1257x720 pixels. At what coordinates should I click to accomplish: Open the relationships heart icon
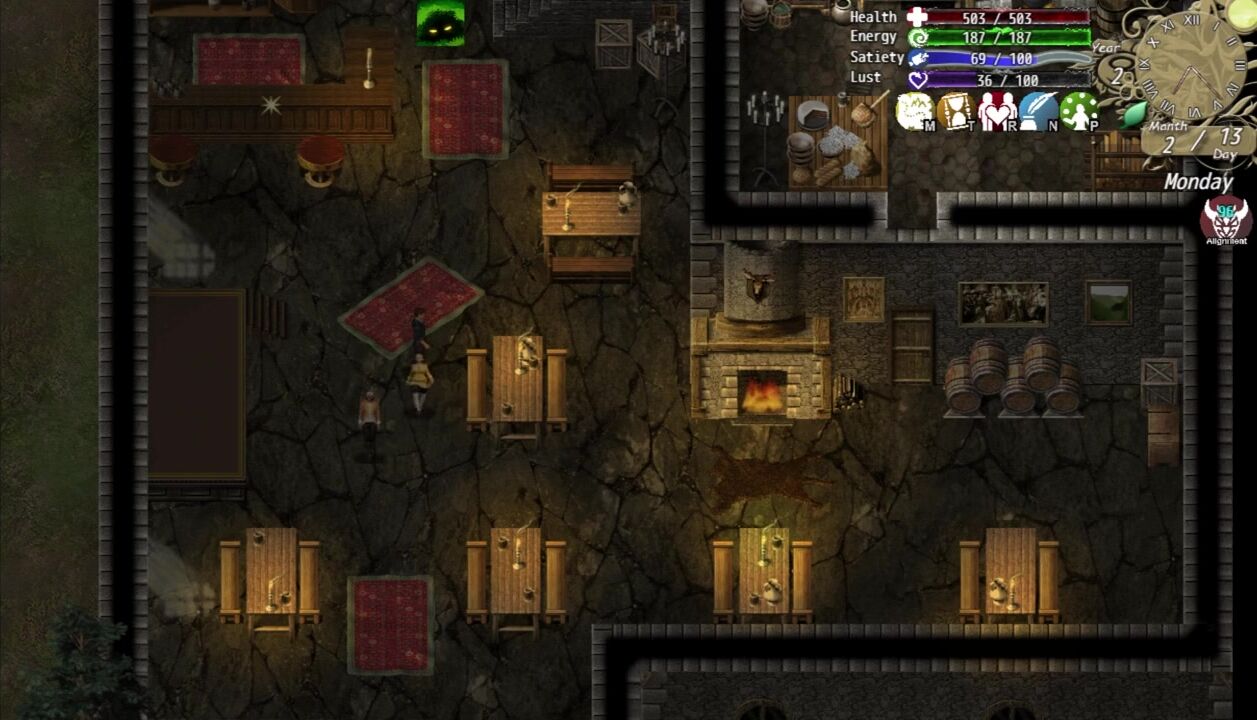[997, 112]
